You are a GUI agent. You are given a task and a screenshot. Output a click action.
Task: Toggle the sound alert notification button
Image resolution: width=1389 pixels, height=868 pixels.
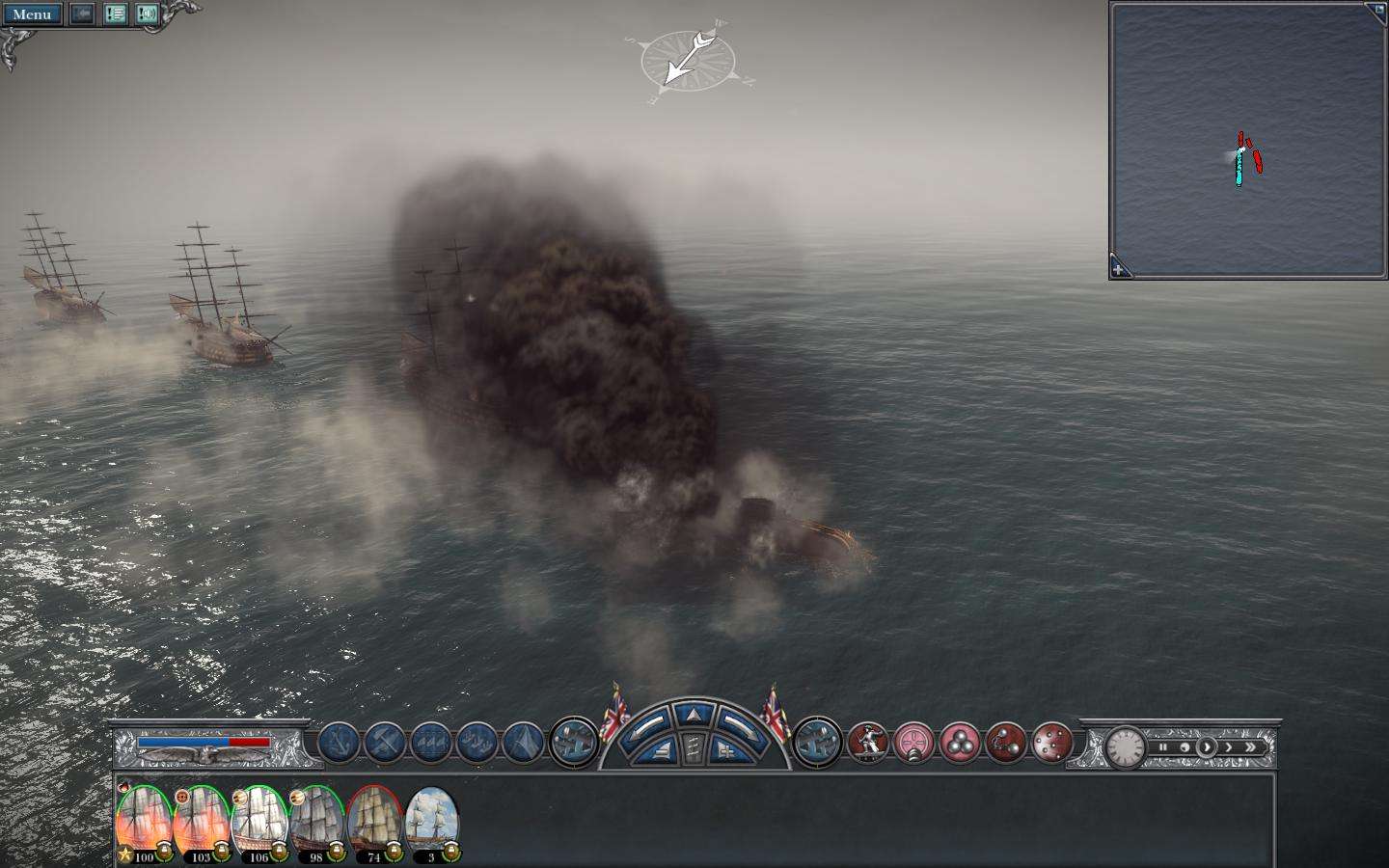pos(147,14)
